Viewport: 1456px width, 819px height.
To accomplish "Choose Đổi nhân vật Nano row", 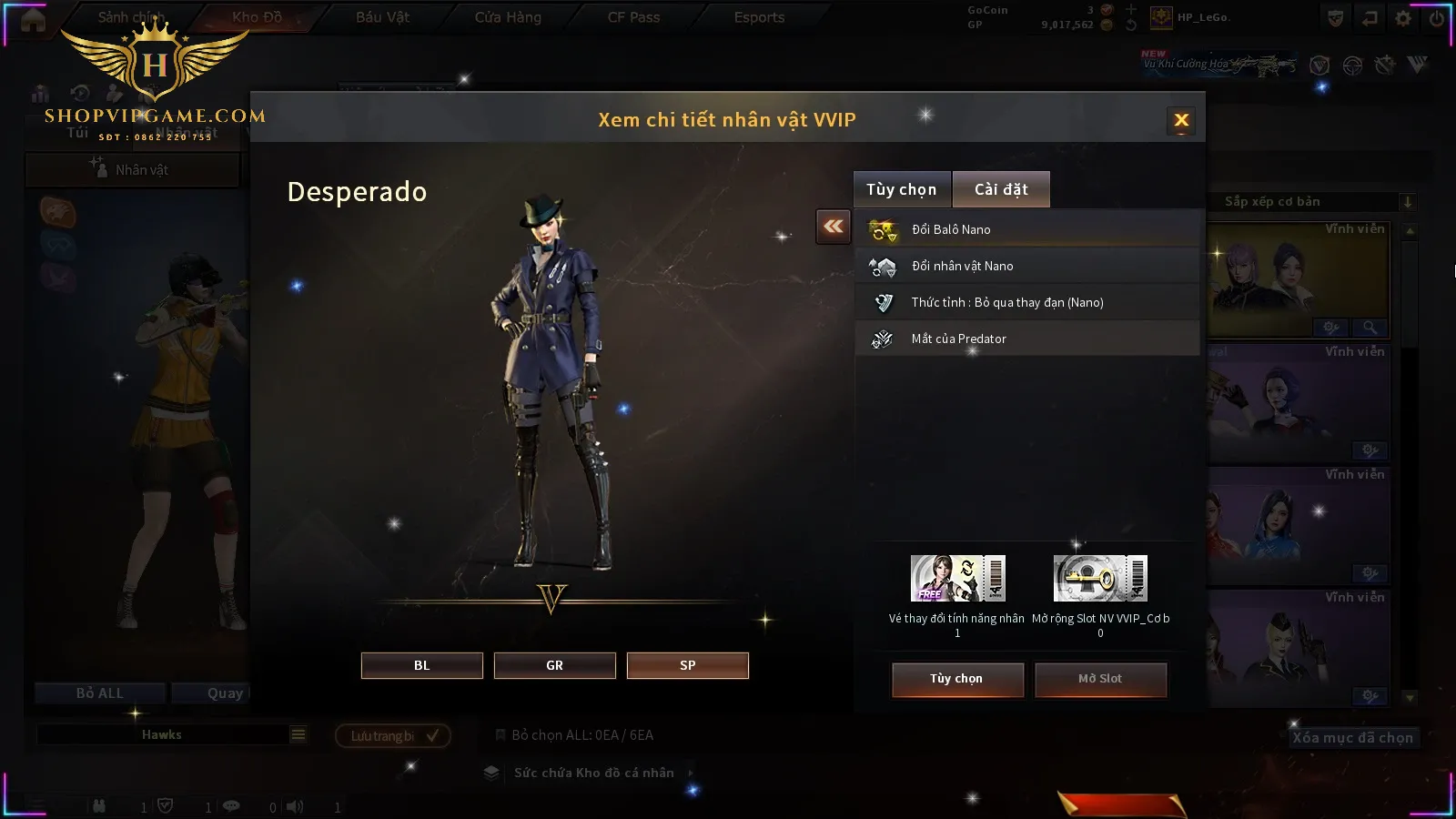I will tap(1026, 266).
